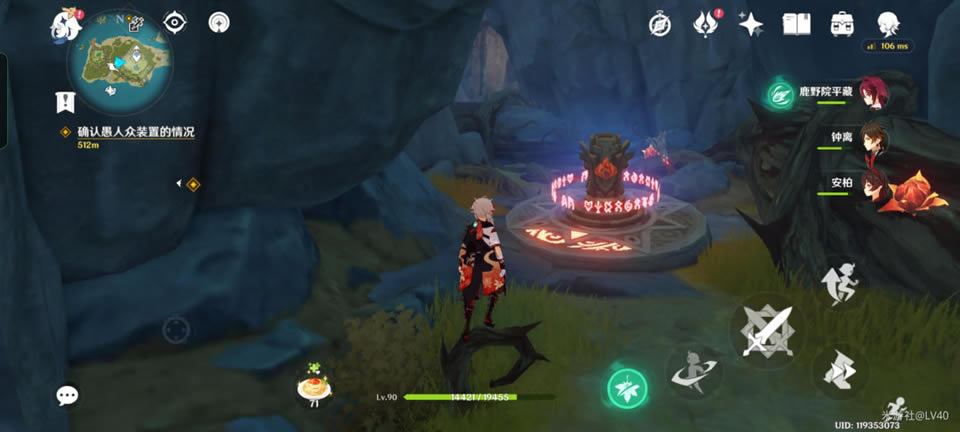Open the compass icon in top bar
960x432 pixels.
(659, 24)
